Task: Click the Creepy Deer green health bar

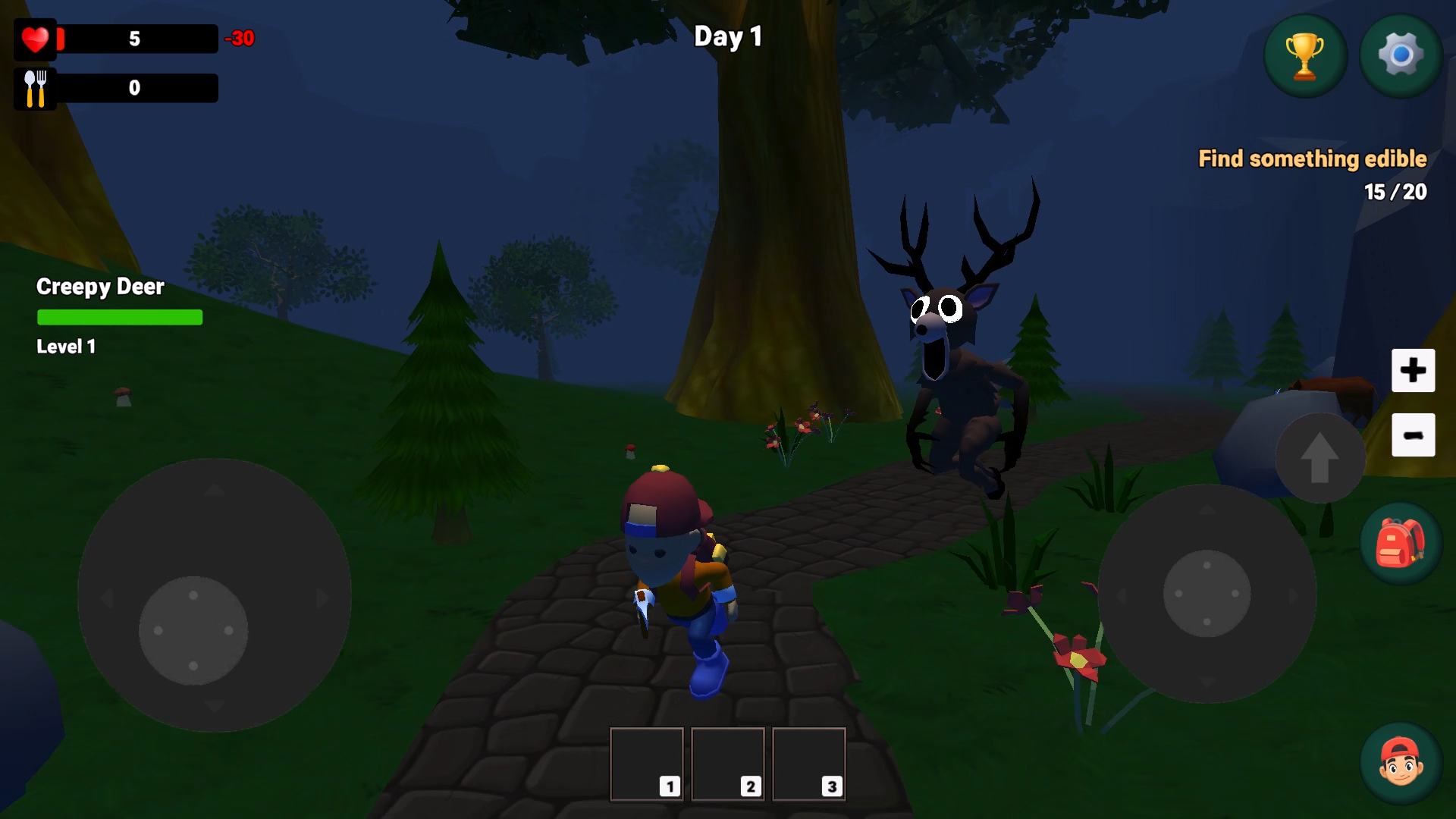Action: [120, 317]
